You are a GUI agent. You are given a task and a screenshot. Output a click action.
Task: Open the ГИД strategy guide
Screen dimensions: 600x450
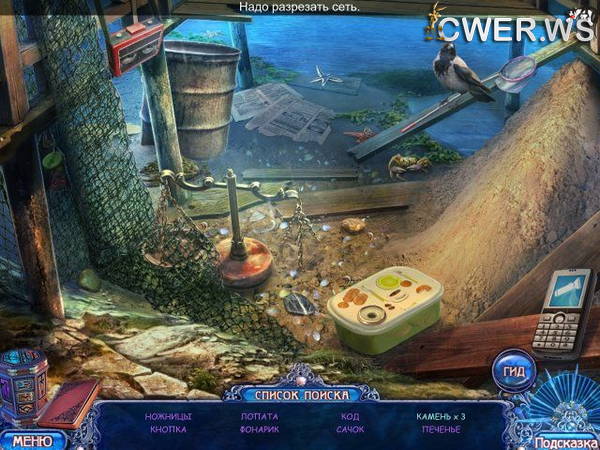click(514, 366)
